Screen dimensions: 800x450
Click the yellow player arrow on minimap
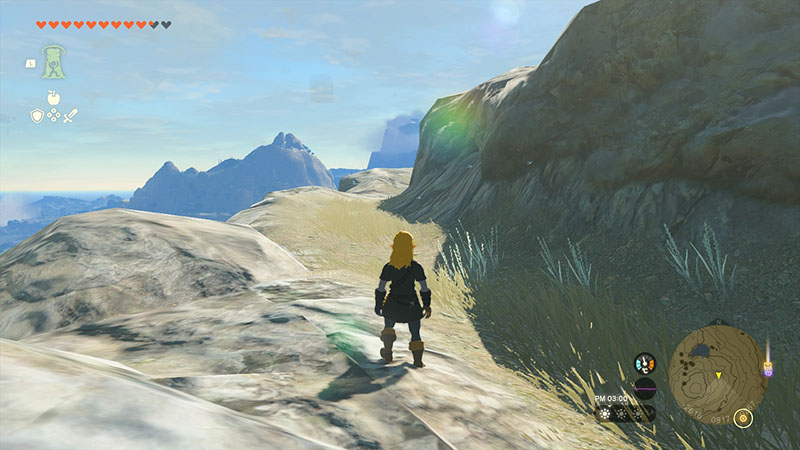pyautogui.click(x=719, y=376)
